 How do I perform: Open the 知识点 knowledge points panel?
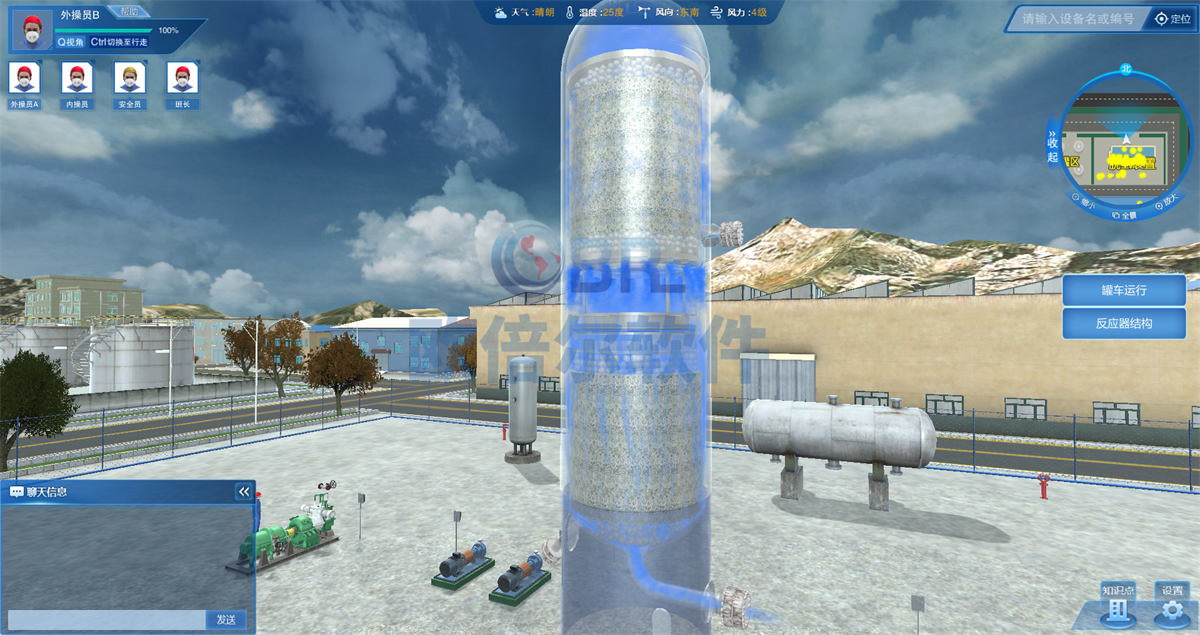click(1118, 604)
